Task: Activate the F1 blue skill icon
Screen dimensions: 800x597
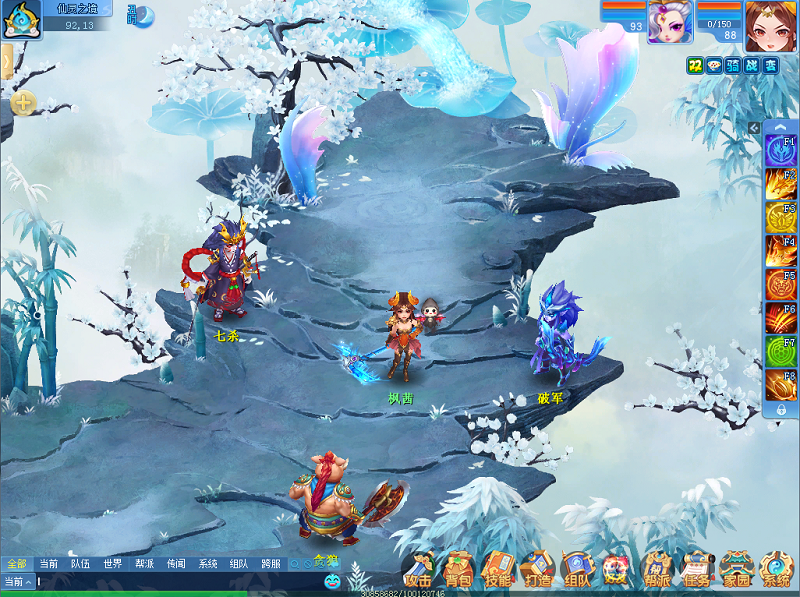Action: pos(780,150)
